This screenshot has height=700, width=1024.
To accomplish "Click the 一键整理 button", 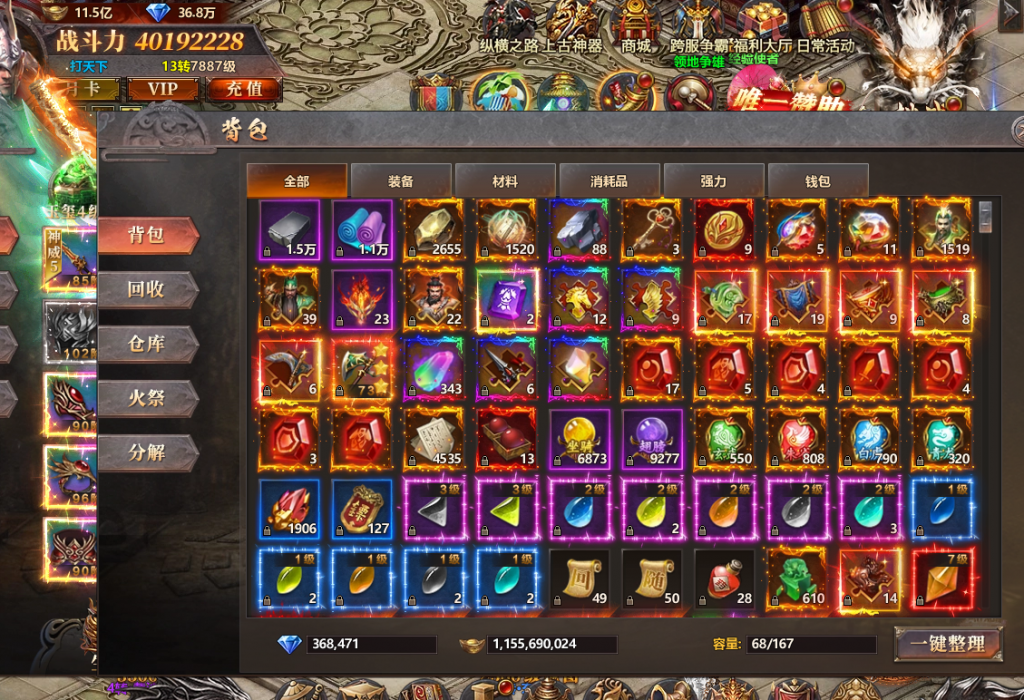I will (x=947, y=644).
